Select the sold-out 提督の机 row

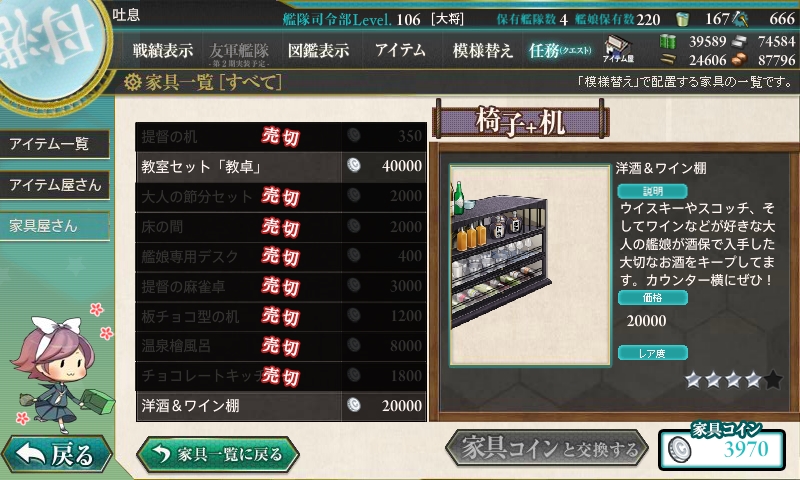pos(281,136)
